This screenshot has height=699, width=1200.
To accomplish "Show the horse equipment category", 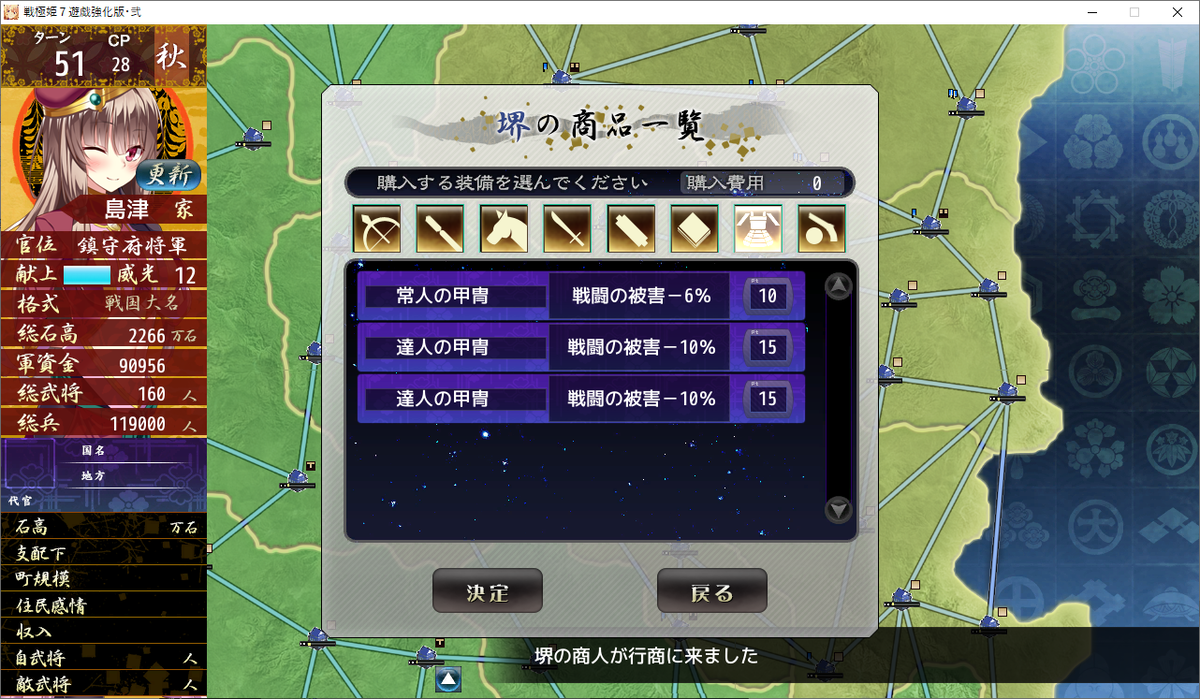I will tap(504, 228).
